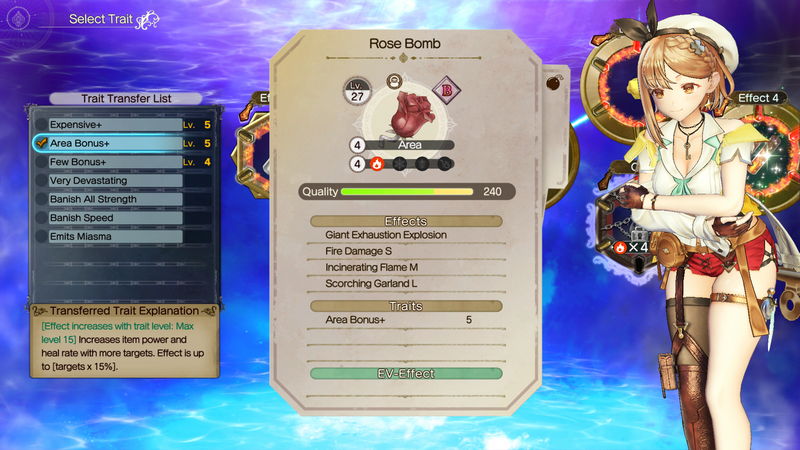Image resolution: width=800 pixels, height=450 pixels.
Task: Select Very Devastating trait
Action: click(110, 180)
